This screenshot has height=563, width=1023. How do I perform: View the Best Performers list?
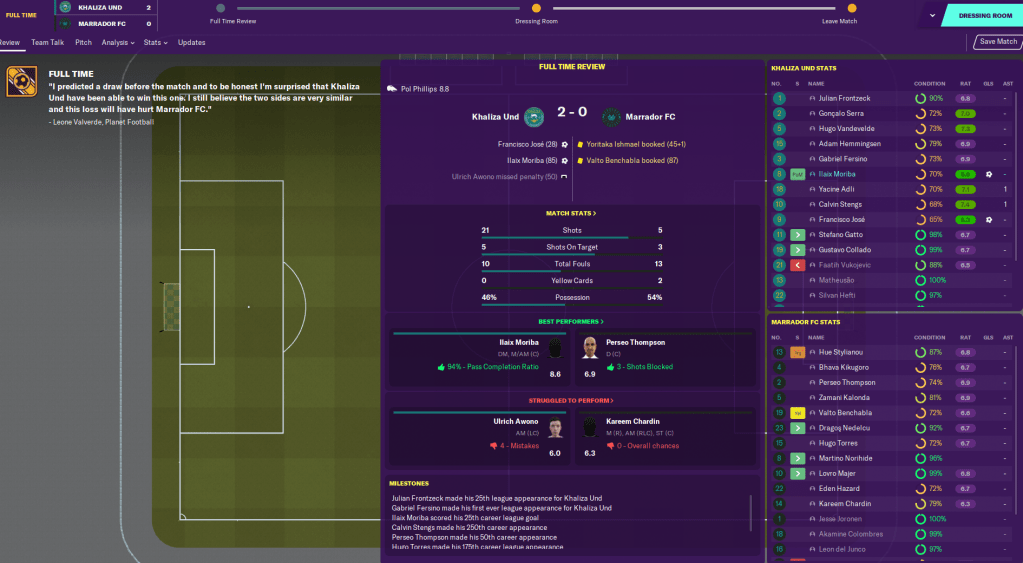571,322
